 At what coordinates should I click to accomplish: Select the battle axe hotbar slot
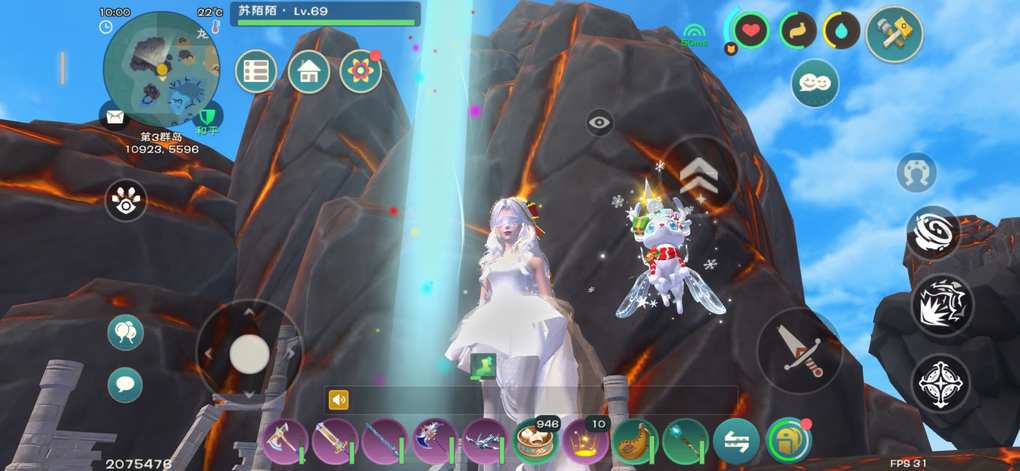pos(283,441)
